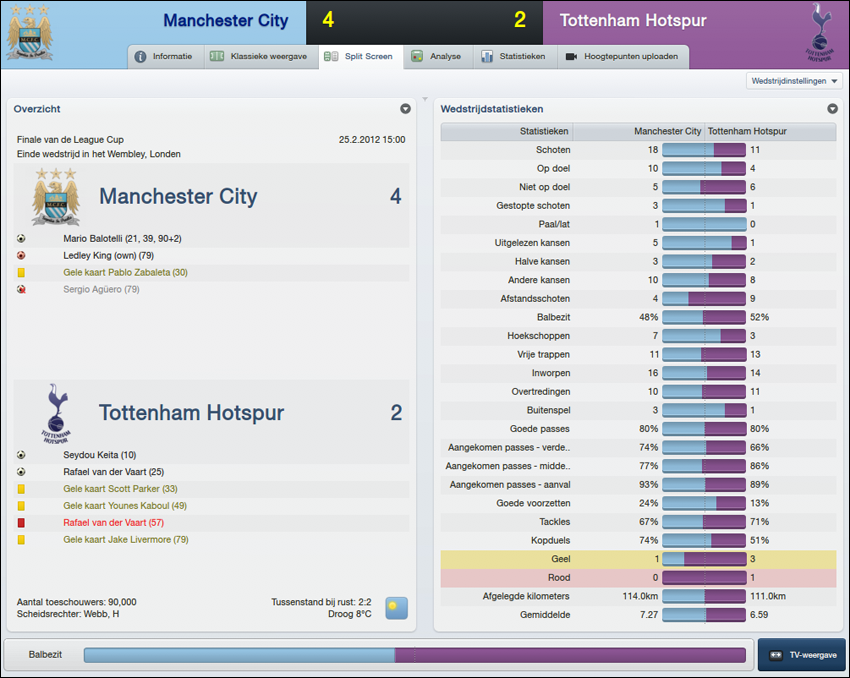The width and height of the screenshot is (850, 678).
Task: Expand the Overzicht panel options arrow
Action: pos(405,109)
